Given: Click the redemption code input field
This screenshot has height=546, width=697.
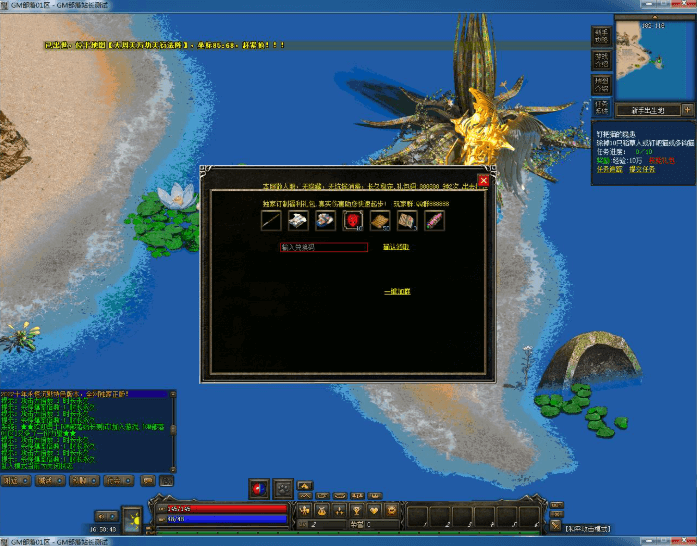Looking at the screenshot, I should [x=324, y=246].
